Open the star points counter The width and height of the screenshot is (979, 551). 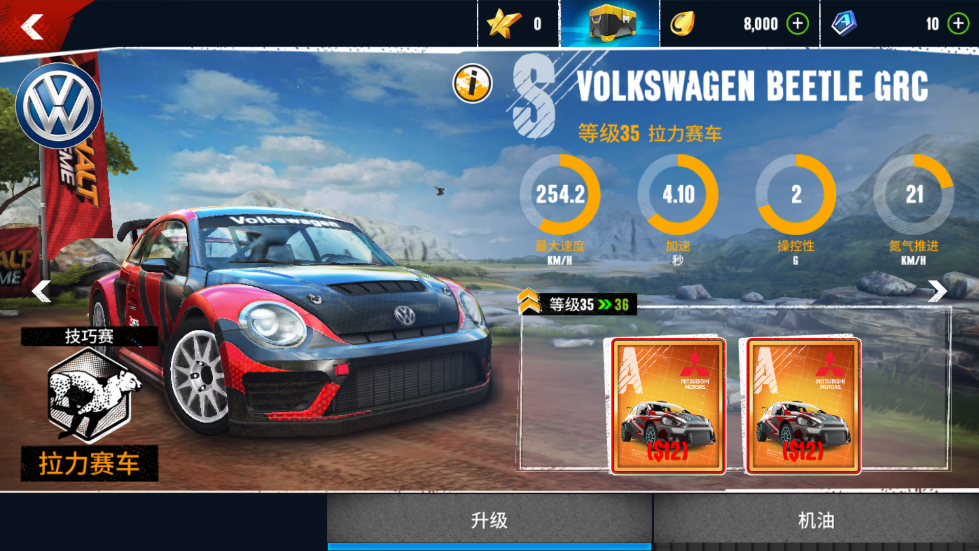point(516,24)
